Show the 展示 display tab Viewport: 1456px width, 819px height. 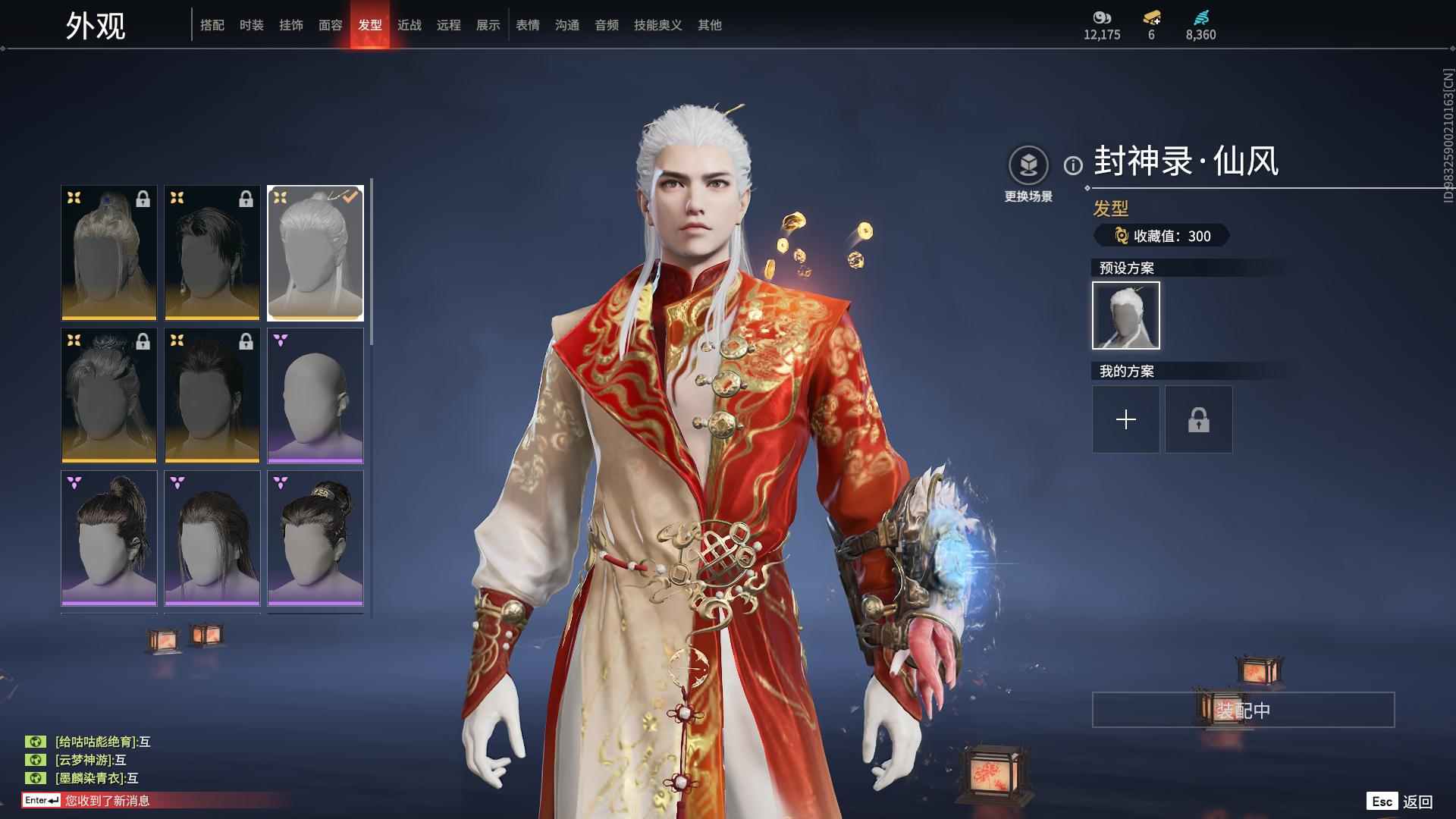(x=488, y=25)
